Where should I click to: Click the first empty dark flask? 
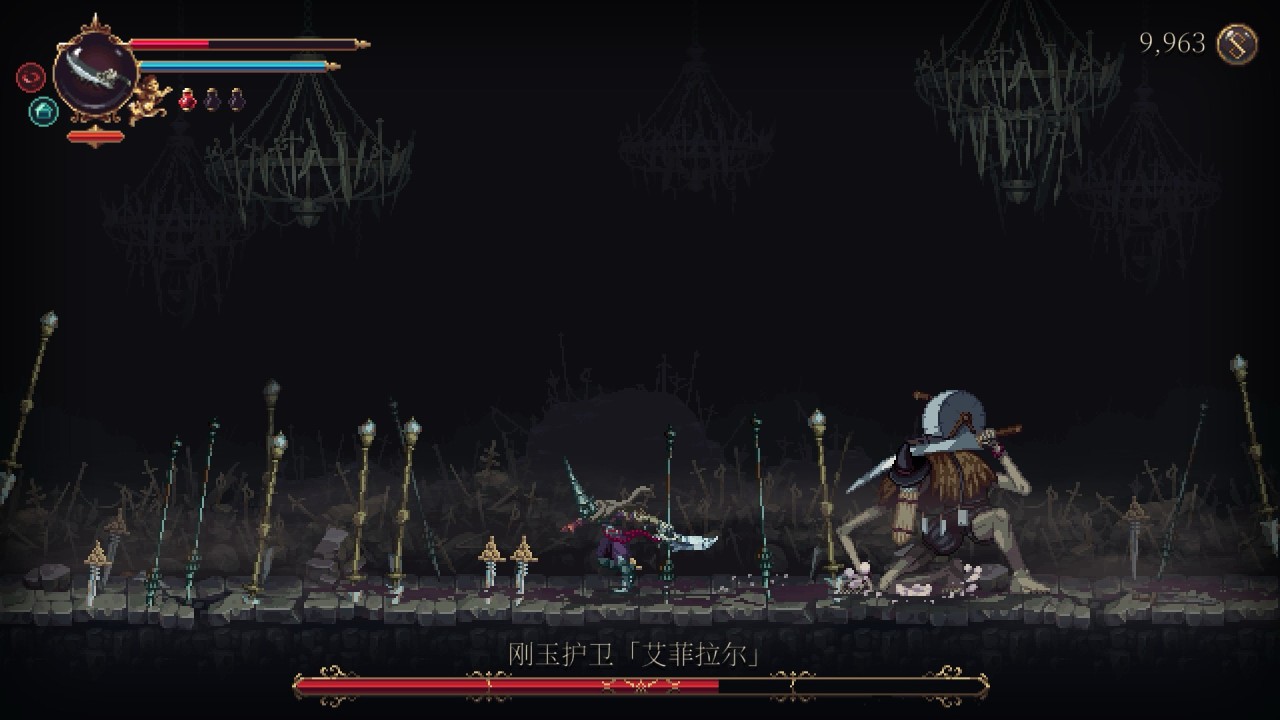211,99
